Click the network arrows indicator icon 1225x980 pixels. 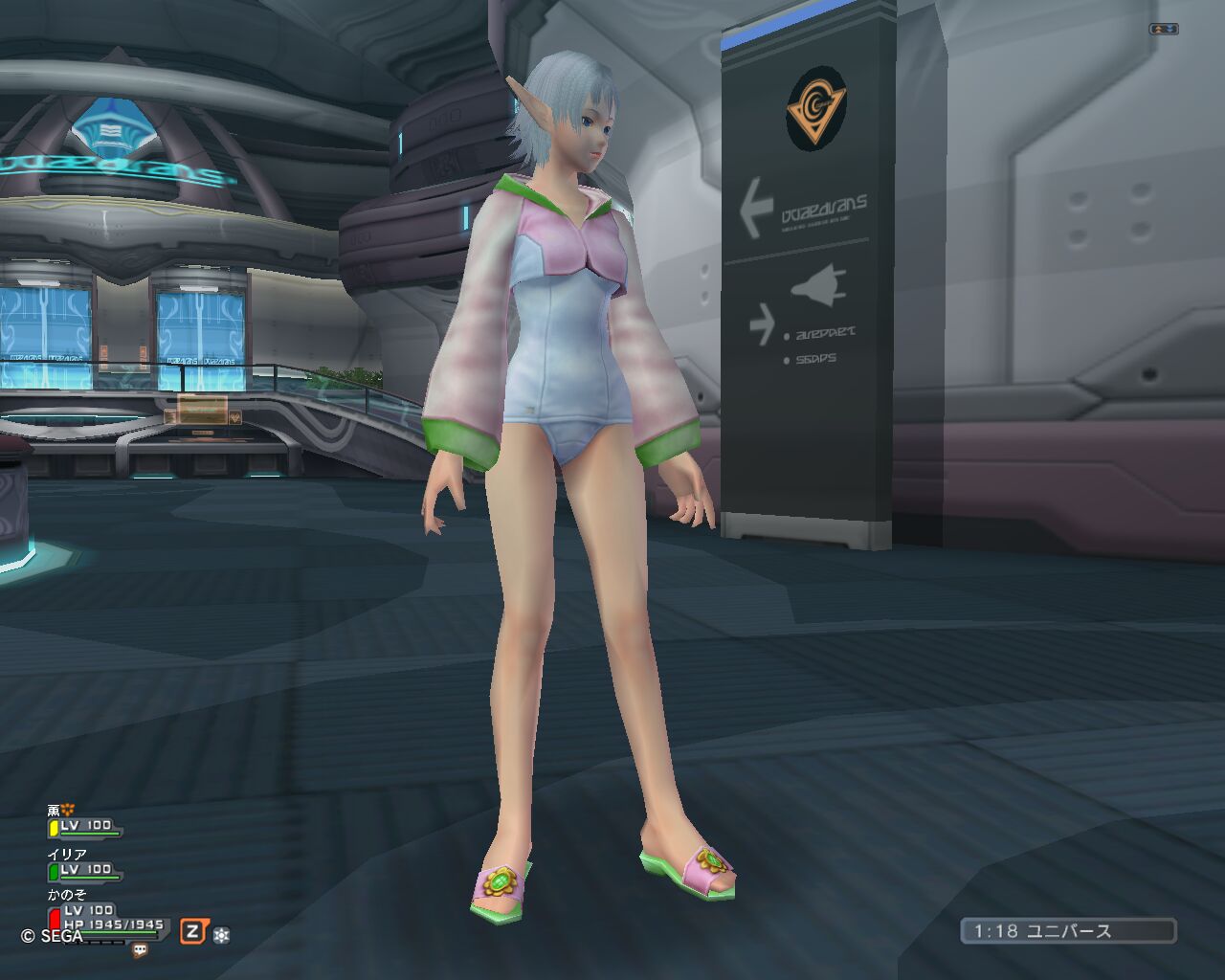pyautogui.click(x=1164, y=30)
